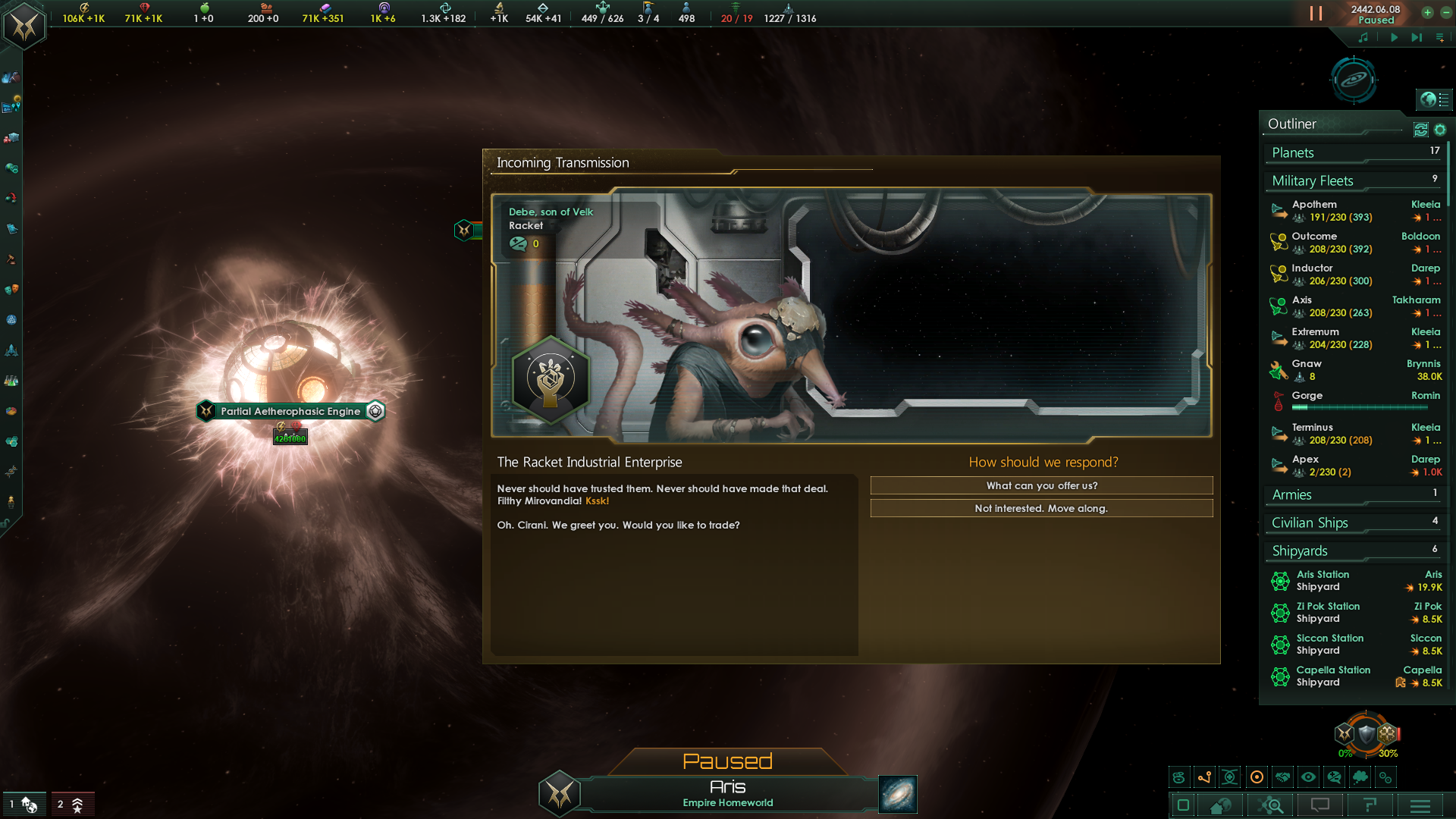Open the main game menu hamburger

1420,805
